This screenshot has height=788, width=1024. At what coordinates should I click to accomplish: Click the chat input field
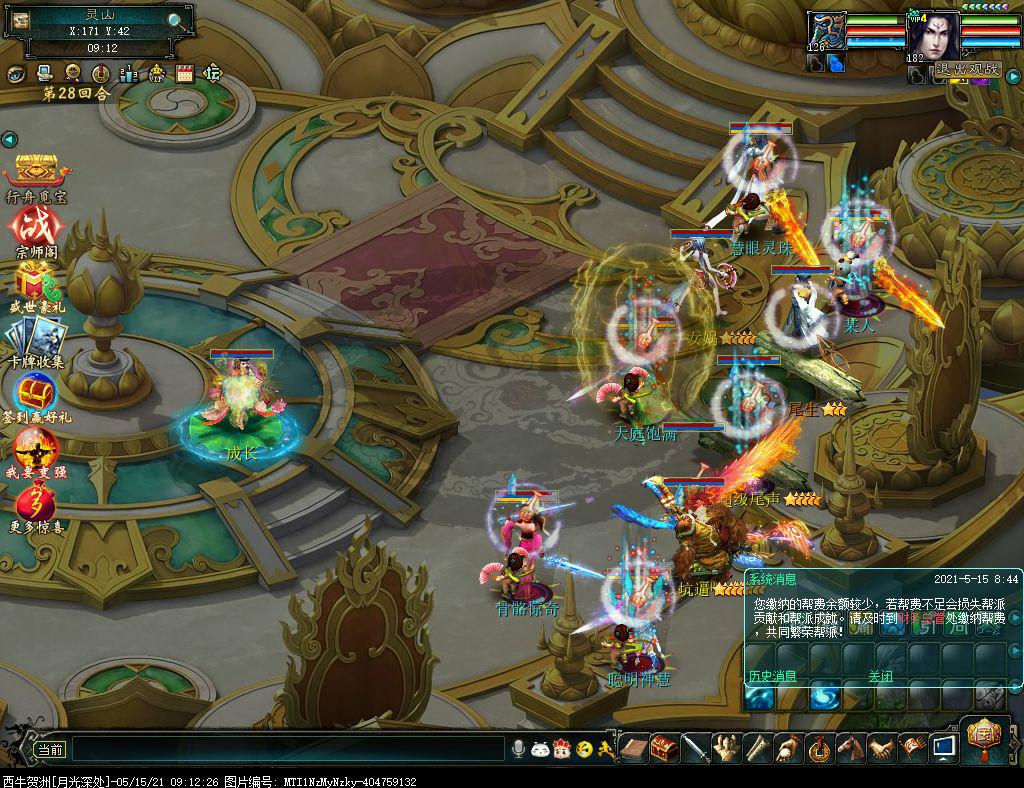288,748
